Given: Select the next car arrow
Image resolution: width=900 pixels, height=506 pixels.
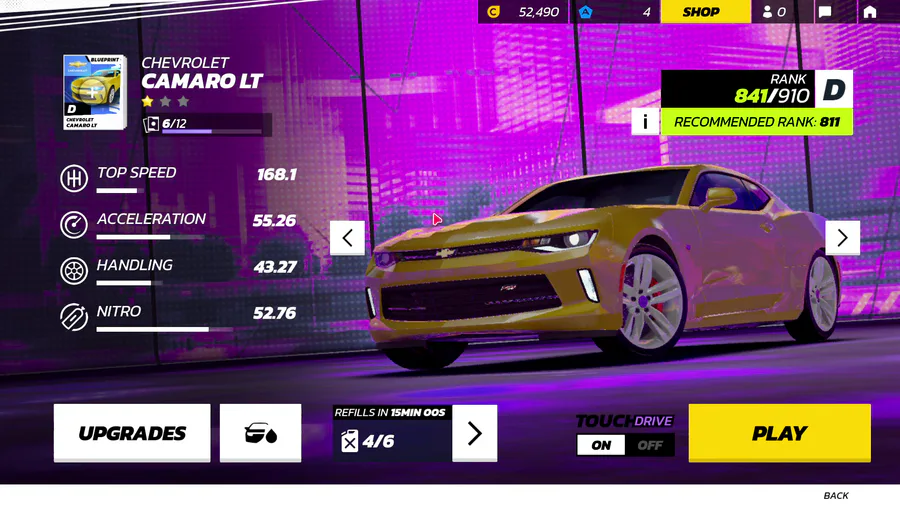Looking at the screenshot, I should [x=842, y=237].
